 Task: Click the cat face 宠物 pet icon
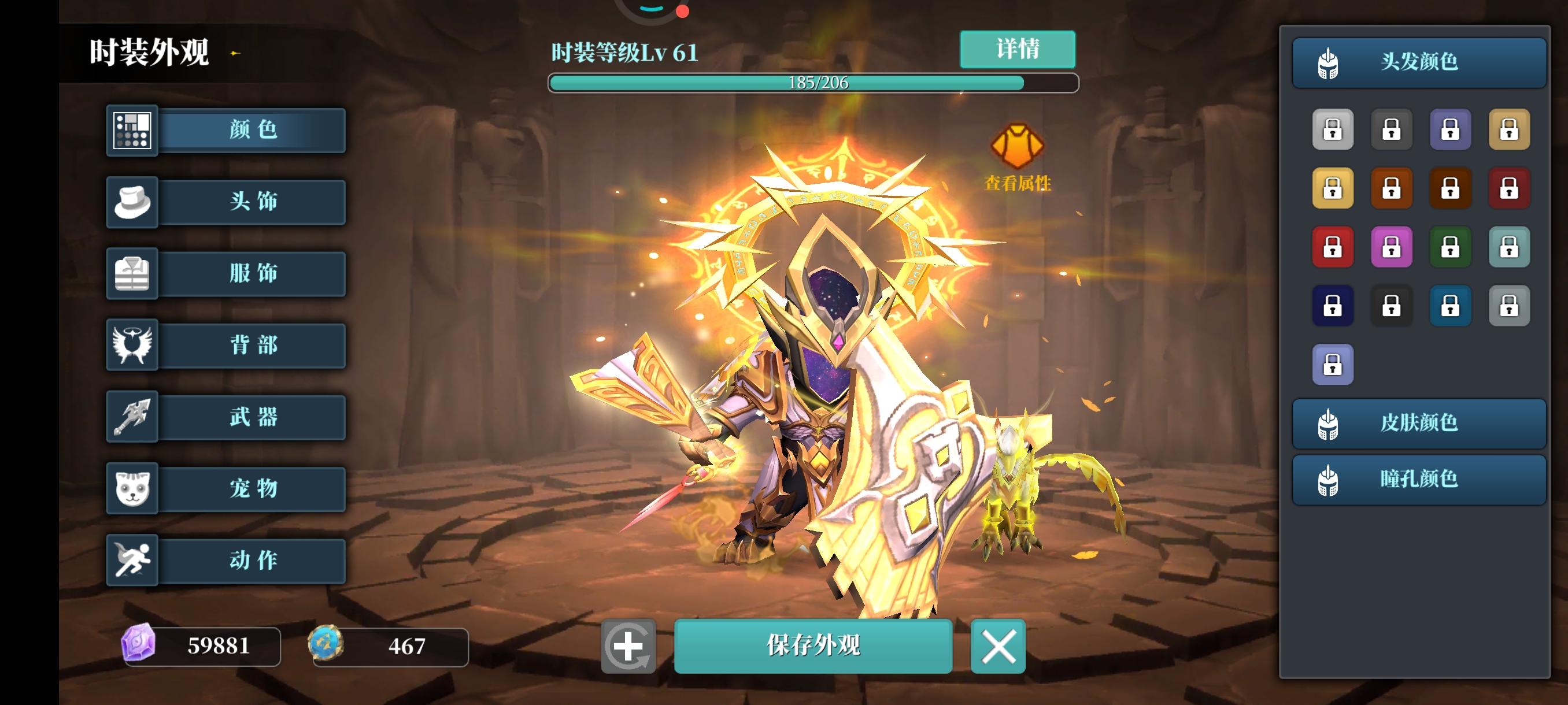click(x=131, y=488)
